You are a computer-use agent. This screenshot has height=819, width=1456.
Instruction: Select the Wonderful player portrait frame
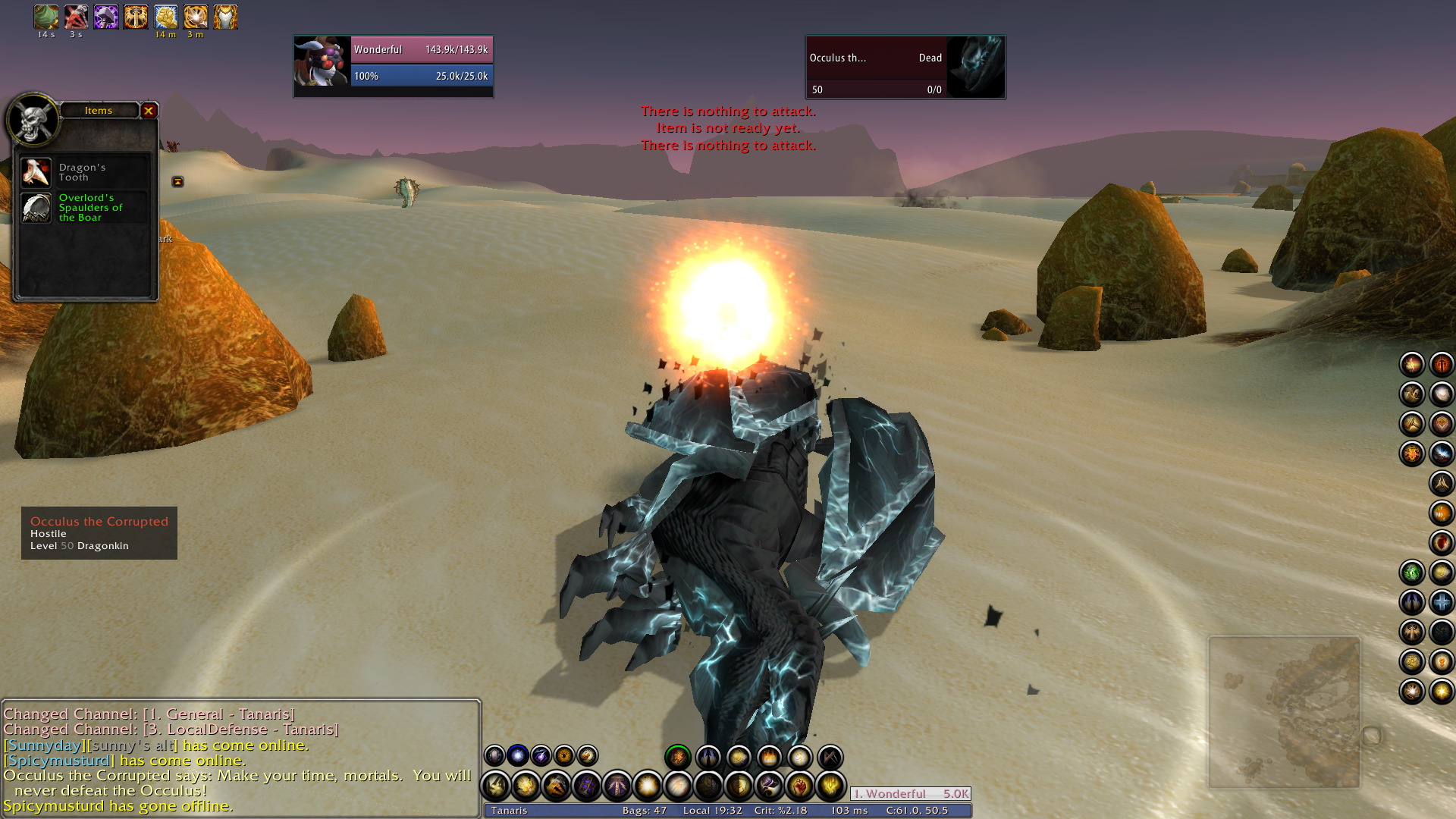[322, 67]
